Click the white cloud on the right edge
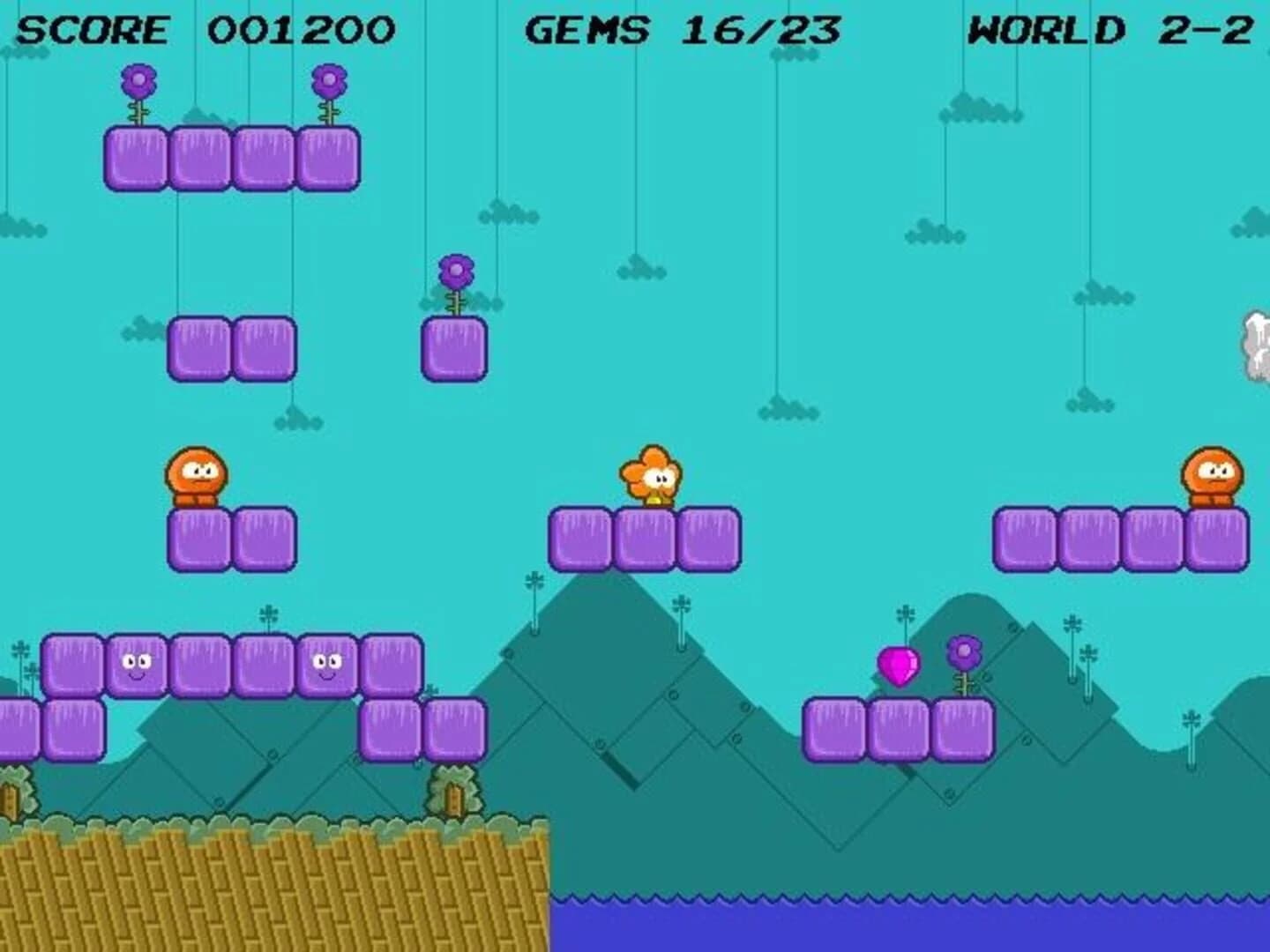The height and width of the screenshot is (952, 1270). (1256, 344)
